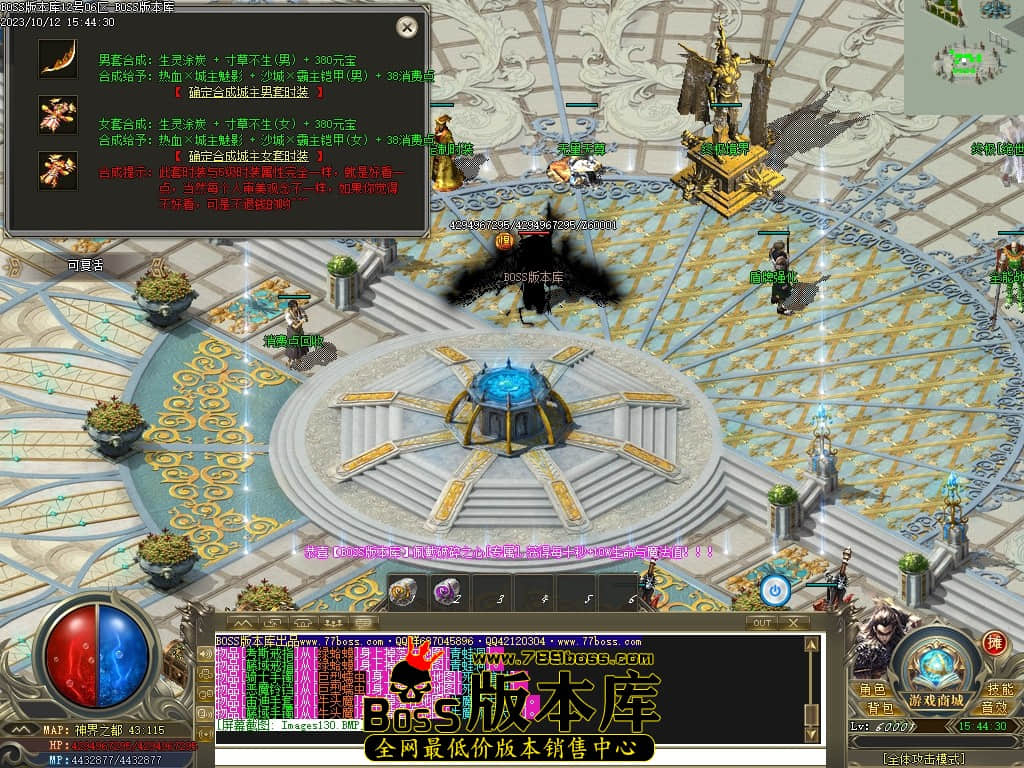Use the first hotbar slot item
The height and width of the screenshot is (768, 1024).
point(401,593)
